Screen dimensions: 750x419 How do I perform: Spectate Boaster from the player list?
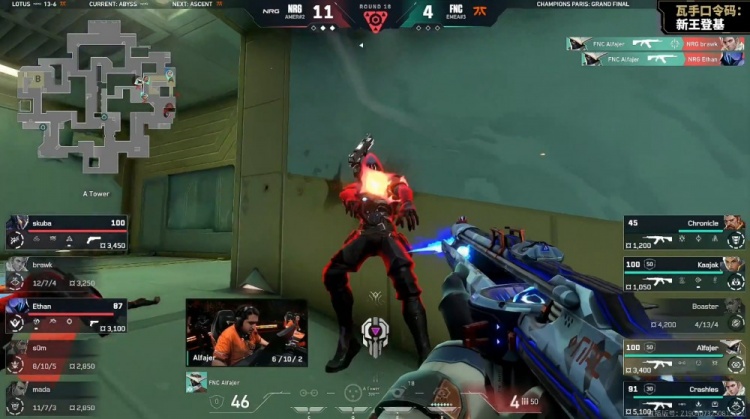(685, 315)
